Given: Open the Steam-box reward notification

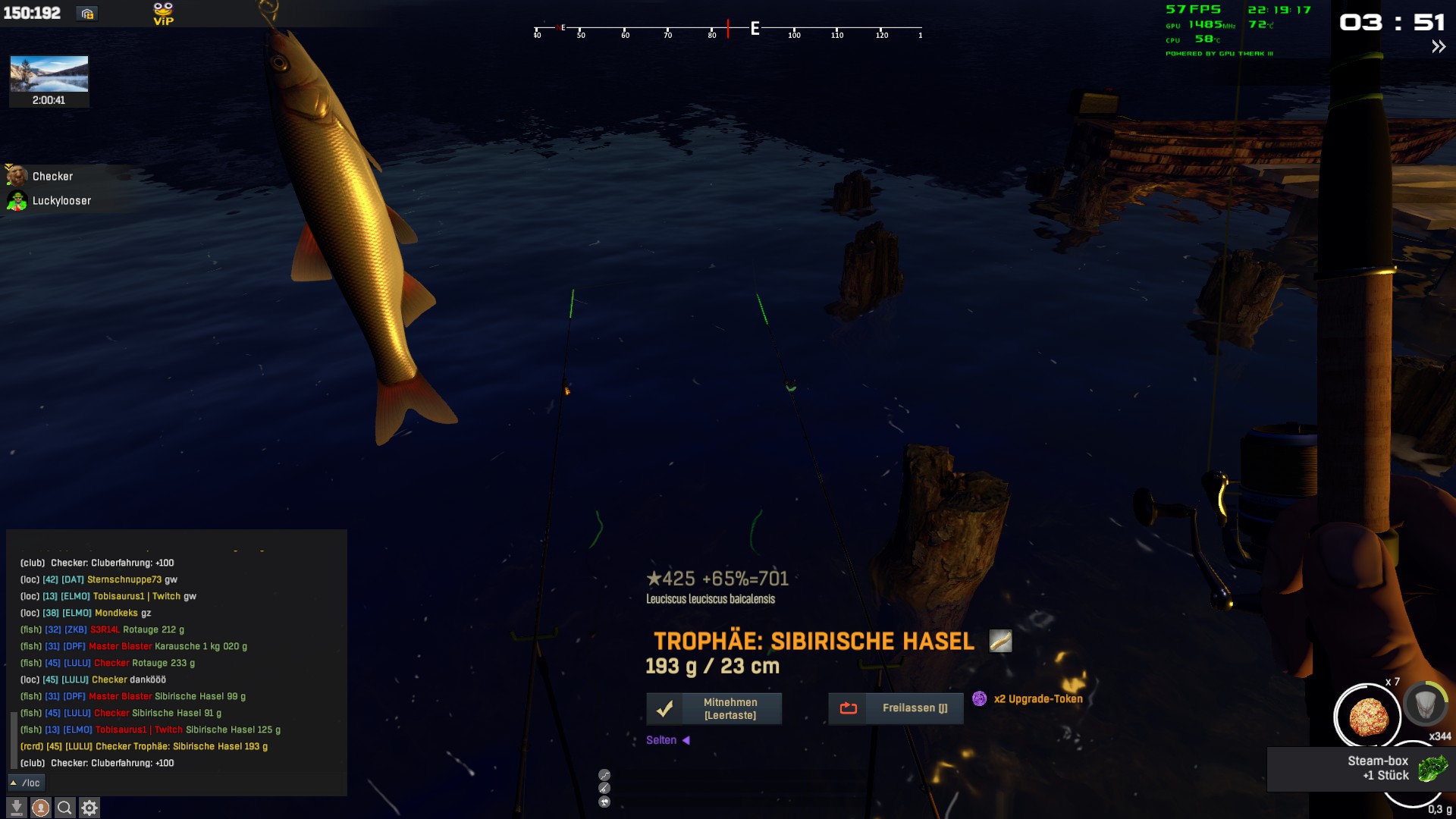Looking at the screenshot, I should click(x=1360, y=768).
